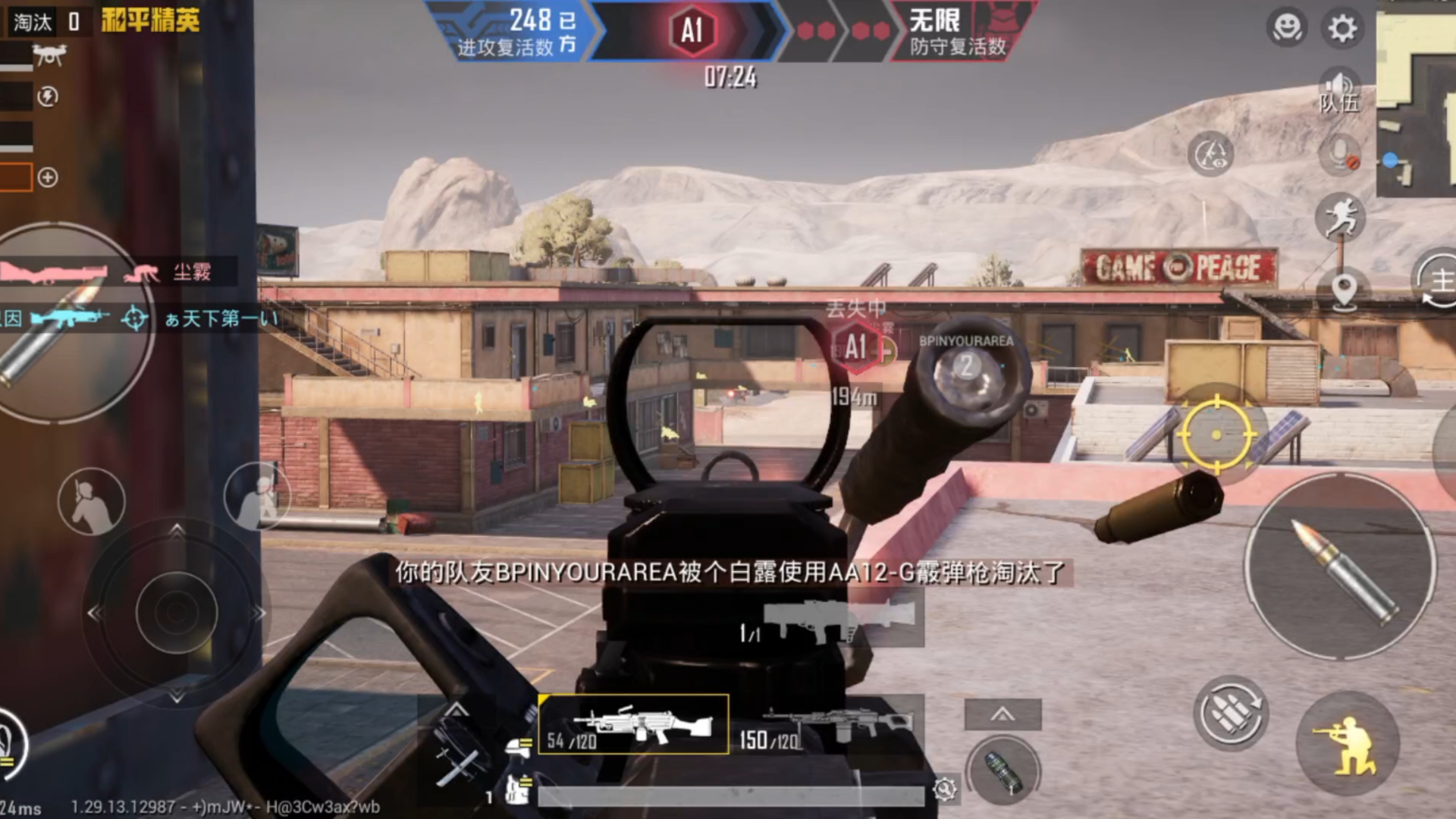Reload weapon with the ammo cycle icon

coord(1230,714)
